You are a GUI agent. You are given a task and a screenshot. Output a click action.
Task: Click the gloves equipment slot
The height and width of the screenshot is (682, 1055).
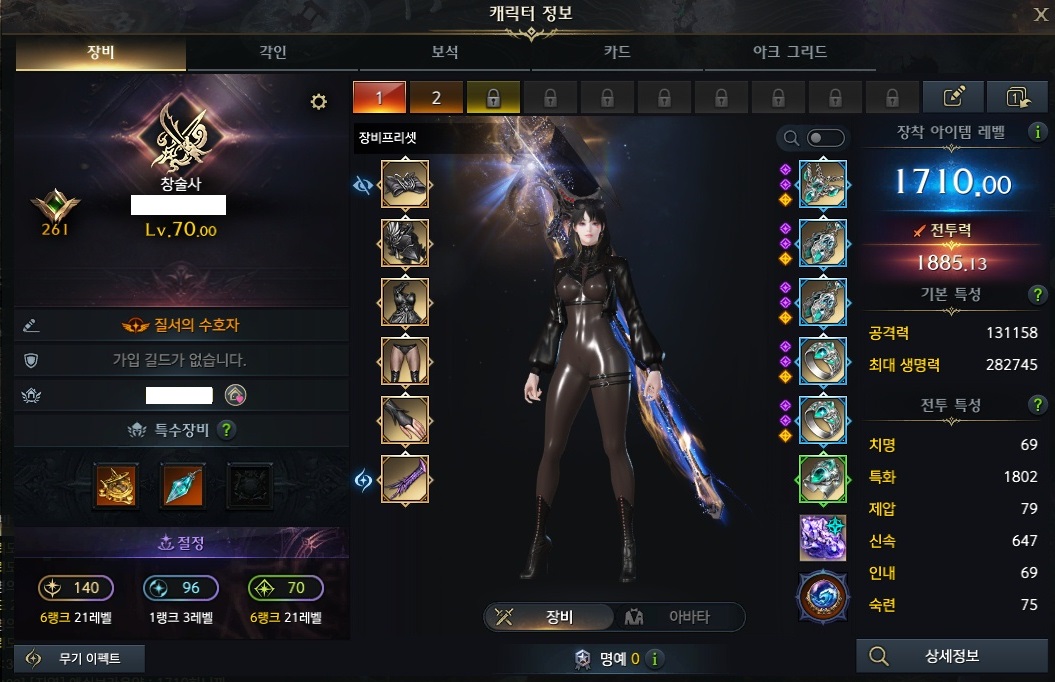[x=405, y=421]
